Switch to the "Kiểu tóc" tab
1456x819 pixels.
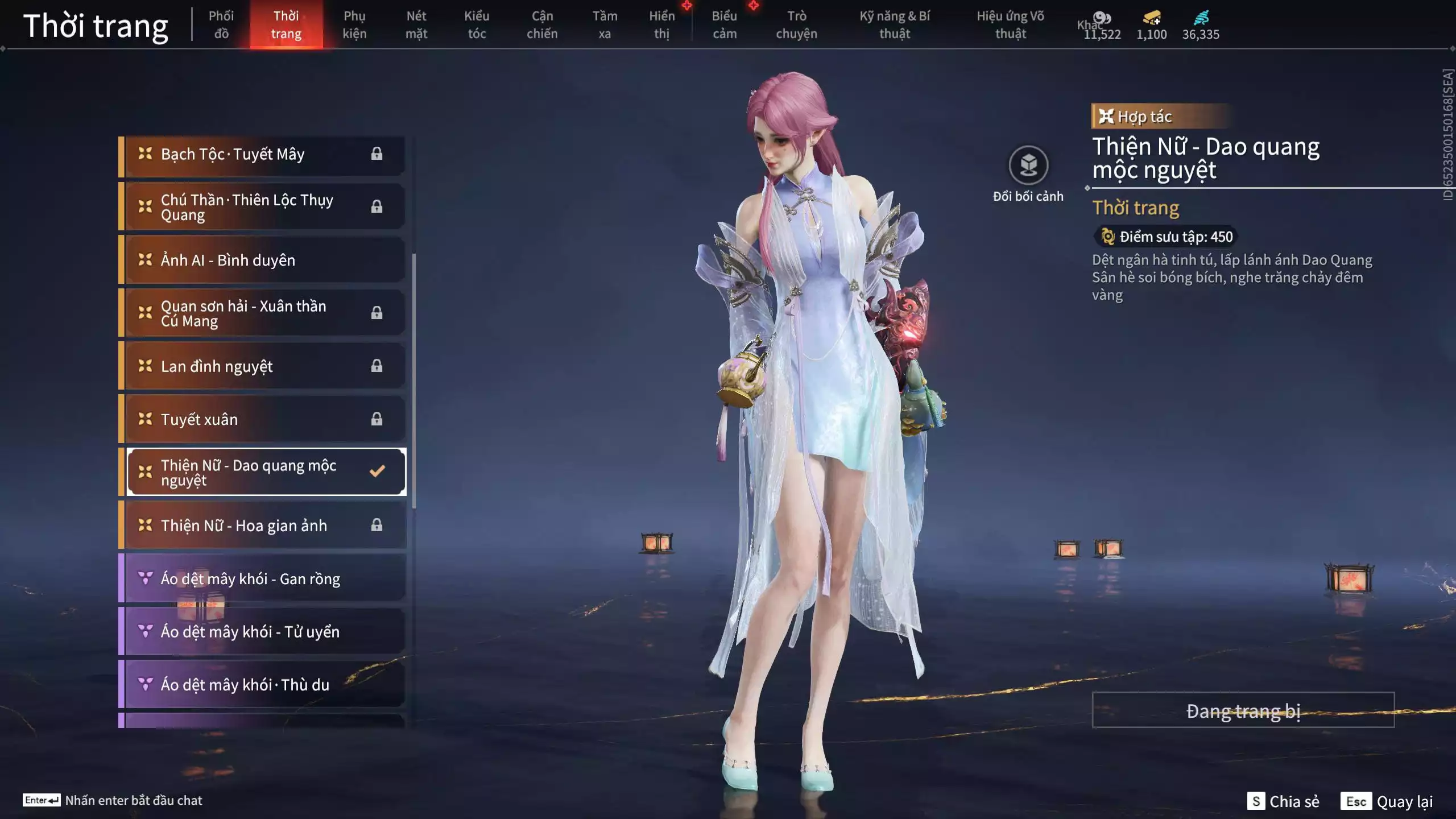point(477,24)
